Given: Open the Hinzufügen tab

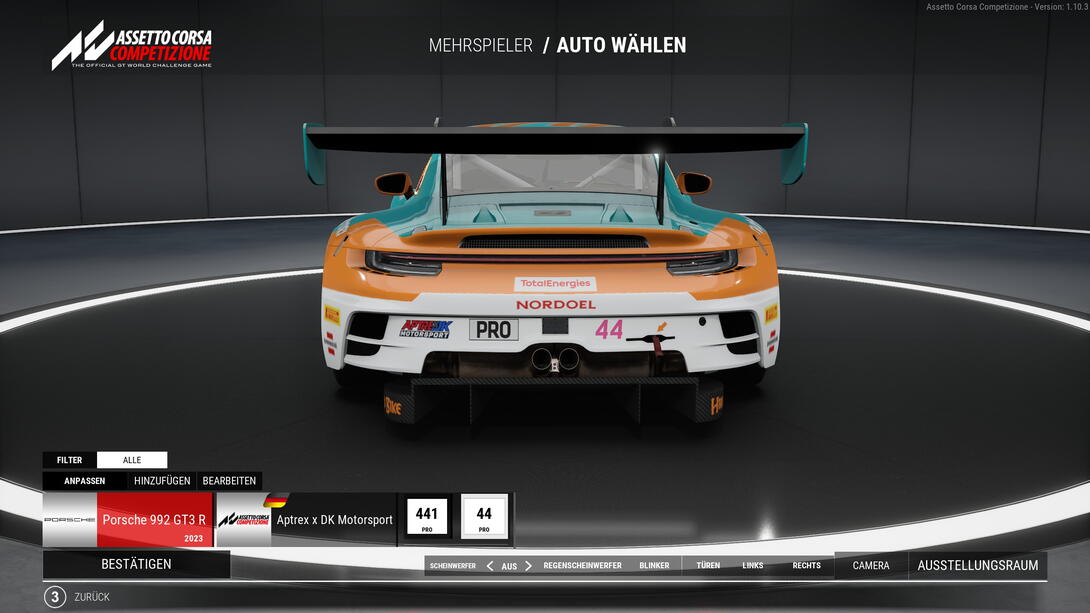Looking at the screenshot, I should [162, 481].
